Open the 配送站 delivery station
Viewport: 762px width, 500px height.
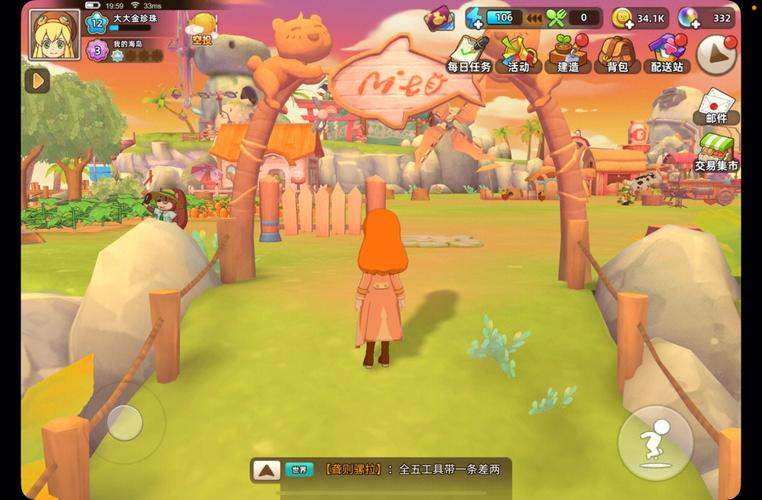click(667, 53)
